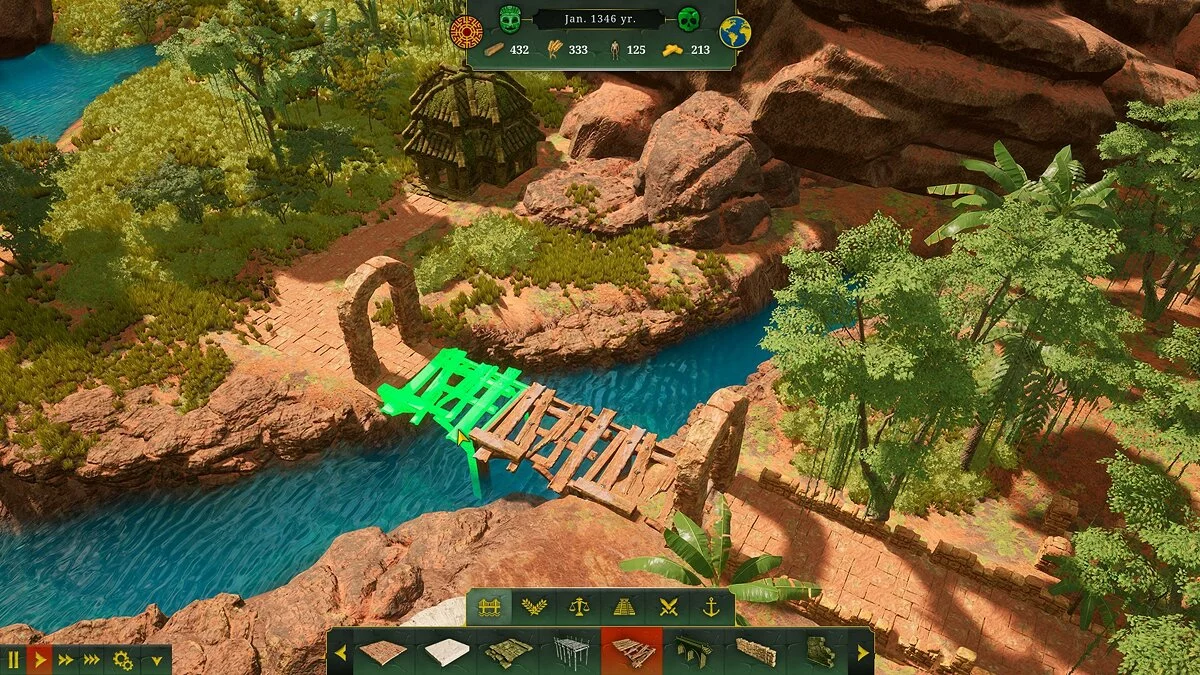Switch to the wheat farming tab
Viewport: 1200px width, 675px height.
click(533, 608)
